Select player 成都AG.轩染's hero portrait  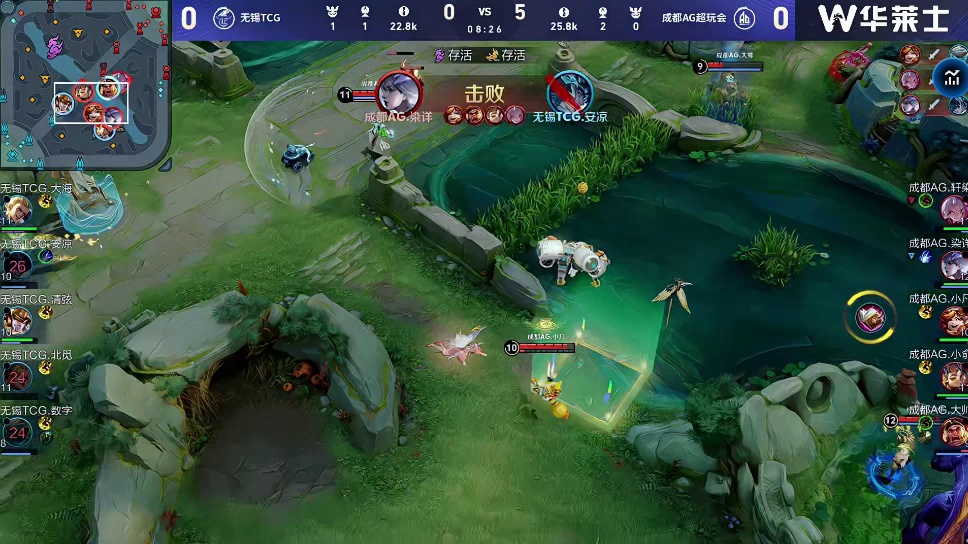pyautogui.click(x=952, y=209)
